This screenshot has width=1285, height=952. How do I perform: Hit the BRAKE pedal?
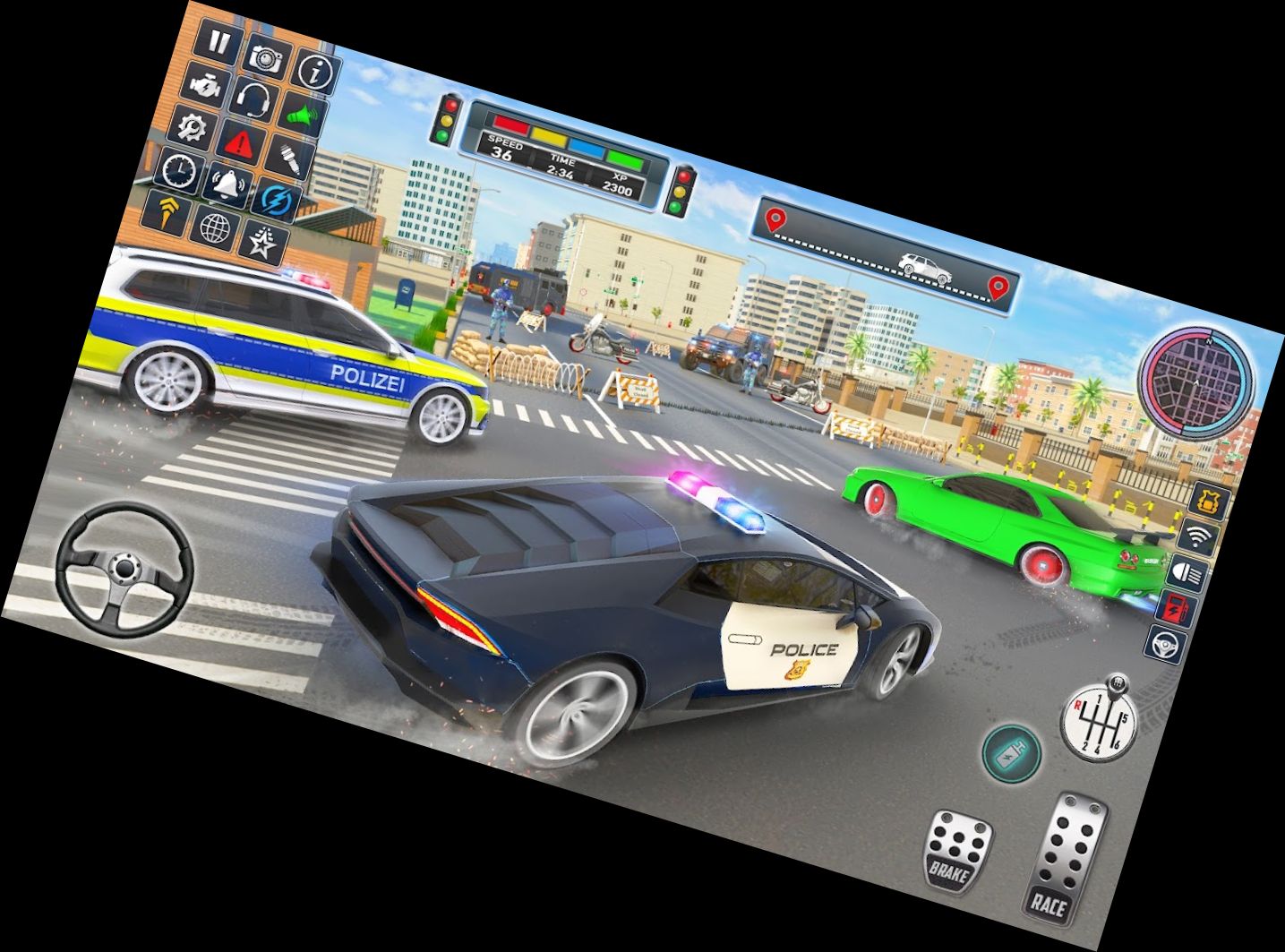955,850
